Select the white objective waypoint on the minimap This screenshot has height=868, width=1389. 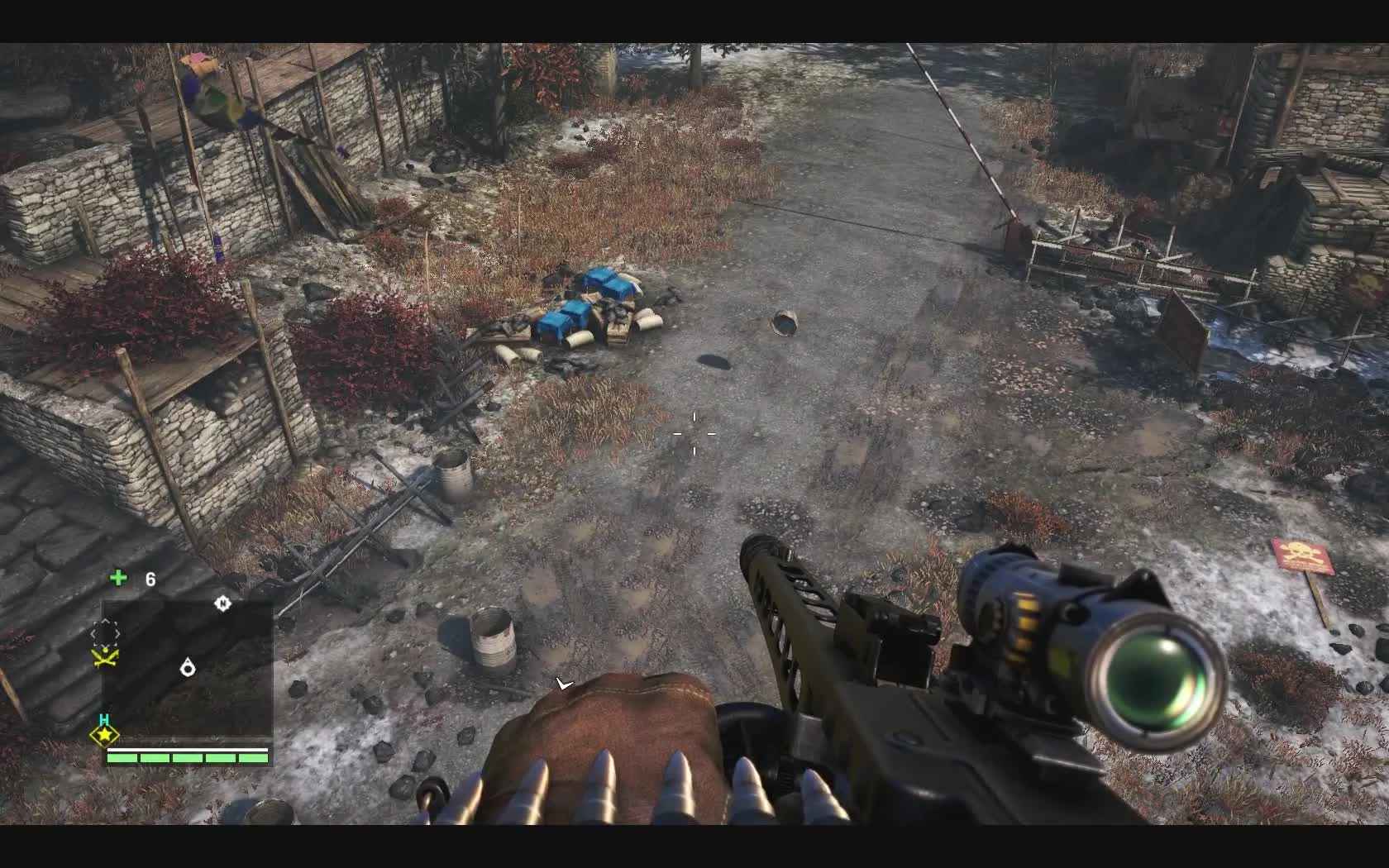pyautogui.click(x=189, y=668)
